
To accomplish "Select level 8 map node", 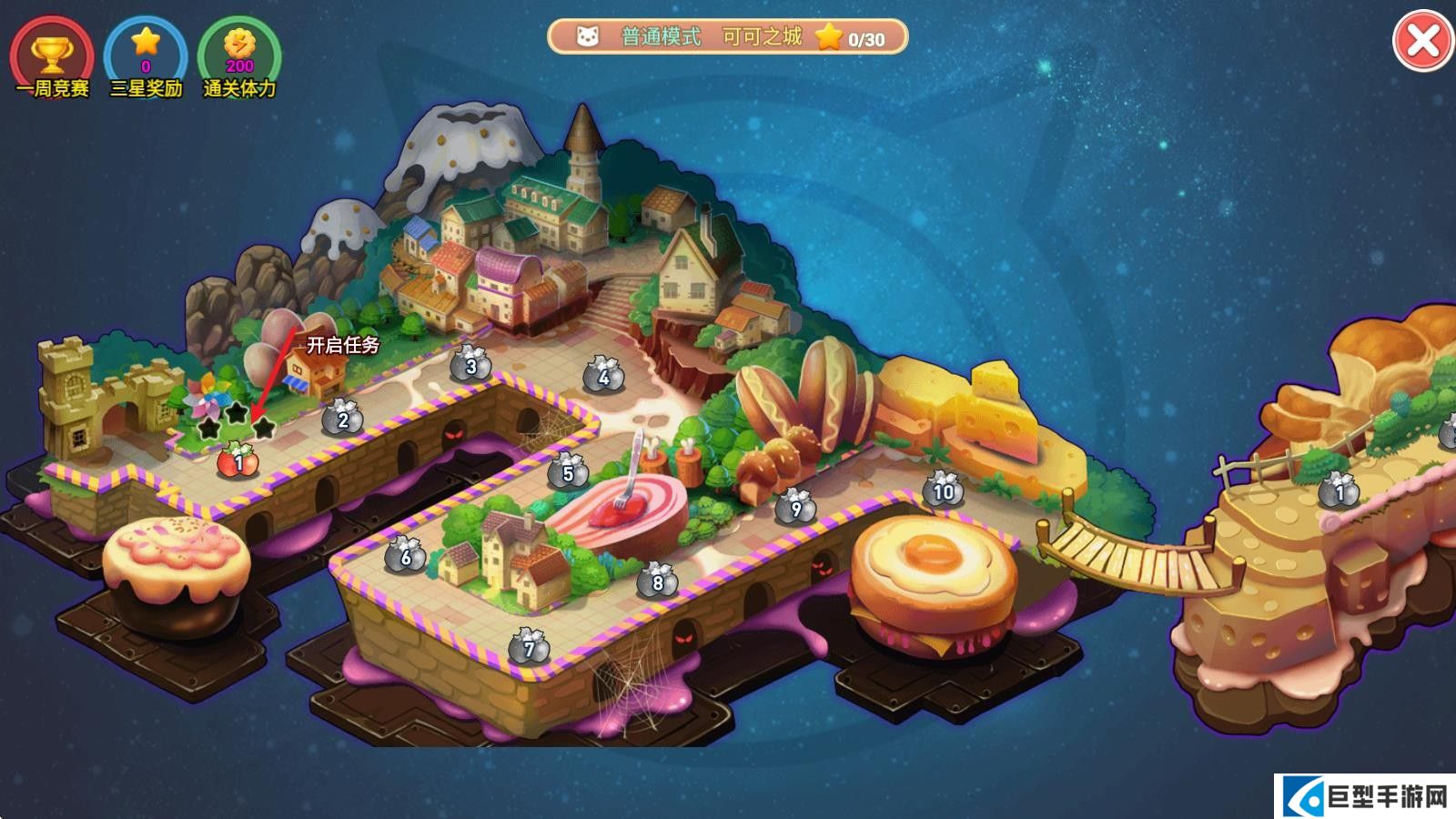I will tap(657, 581).
